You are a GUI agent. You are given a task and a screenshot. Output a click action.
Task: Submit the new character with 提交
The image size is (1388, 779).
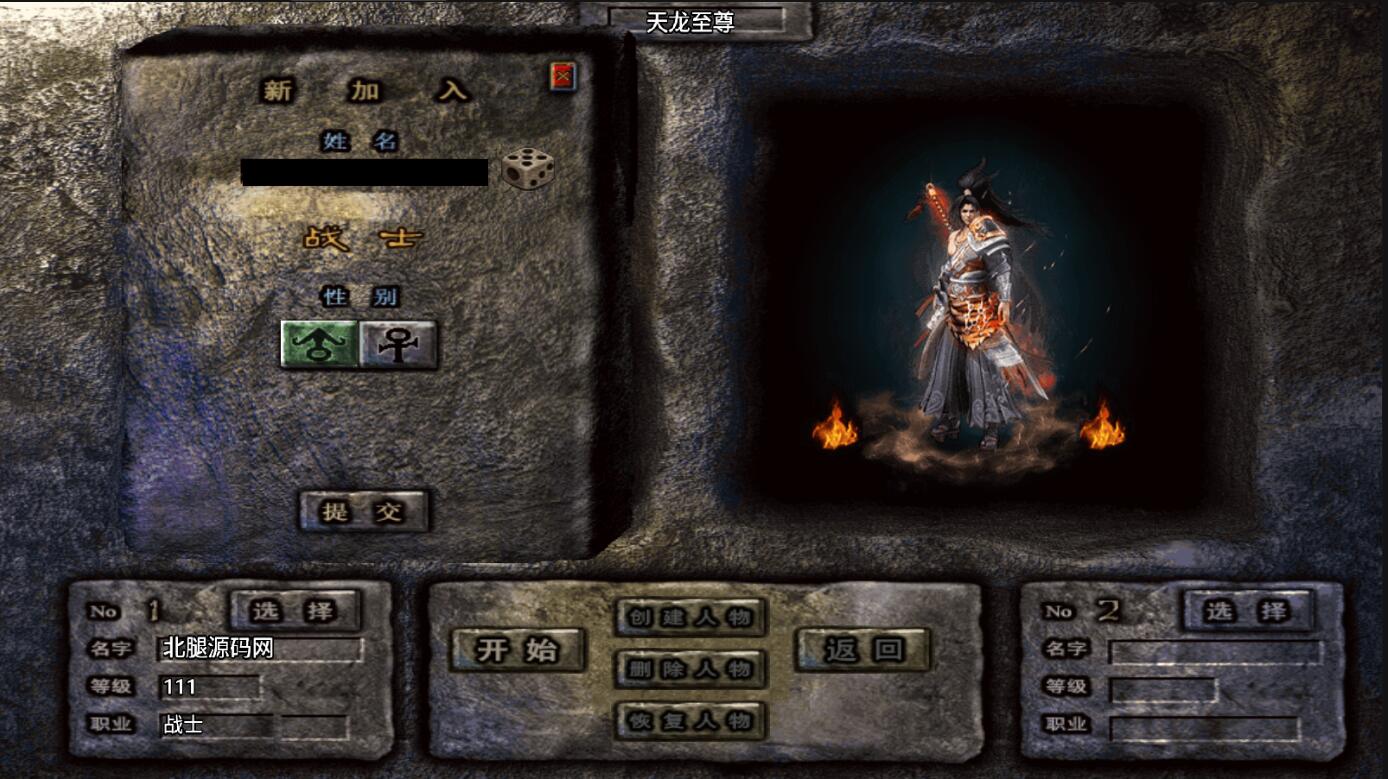pyautogui.click(x=364, y=511)
